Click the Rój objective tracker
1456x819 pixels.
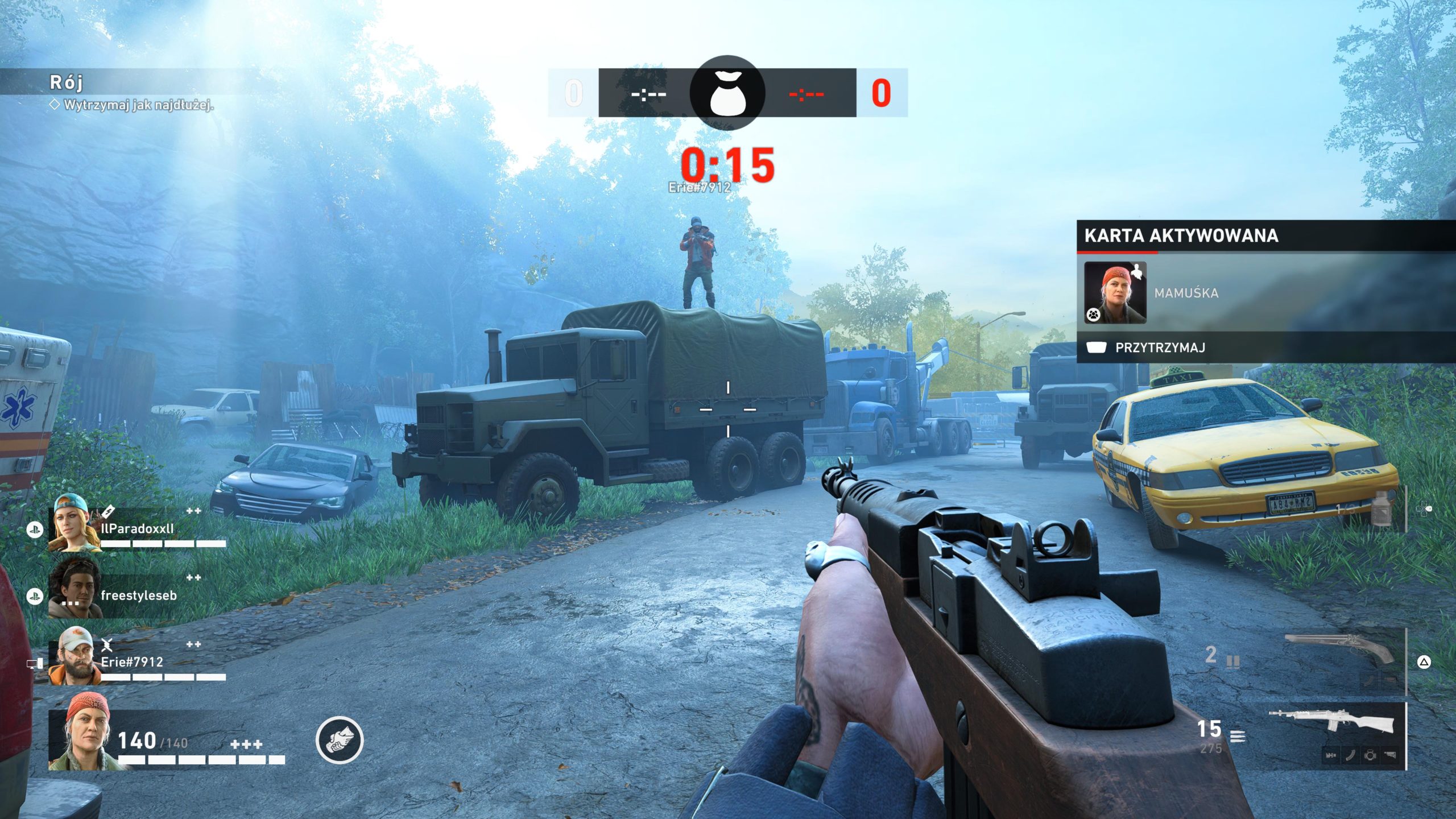click(x=67, y=82)
